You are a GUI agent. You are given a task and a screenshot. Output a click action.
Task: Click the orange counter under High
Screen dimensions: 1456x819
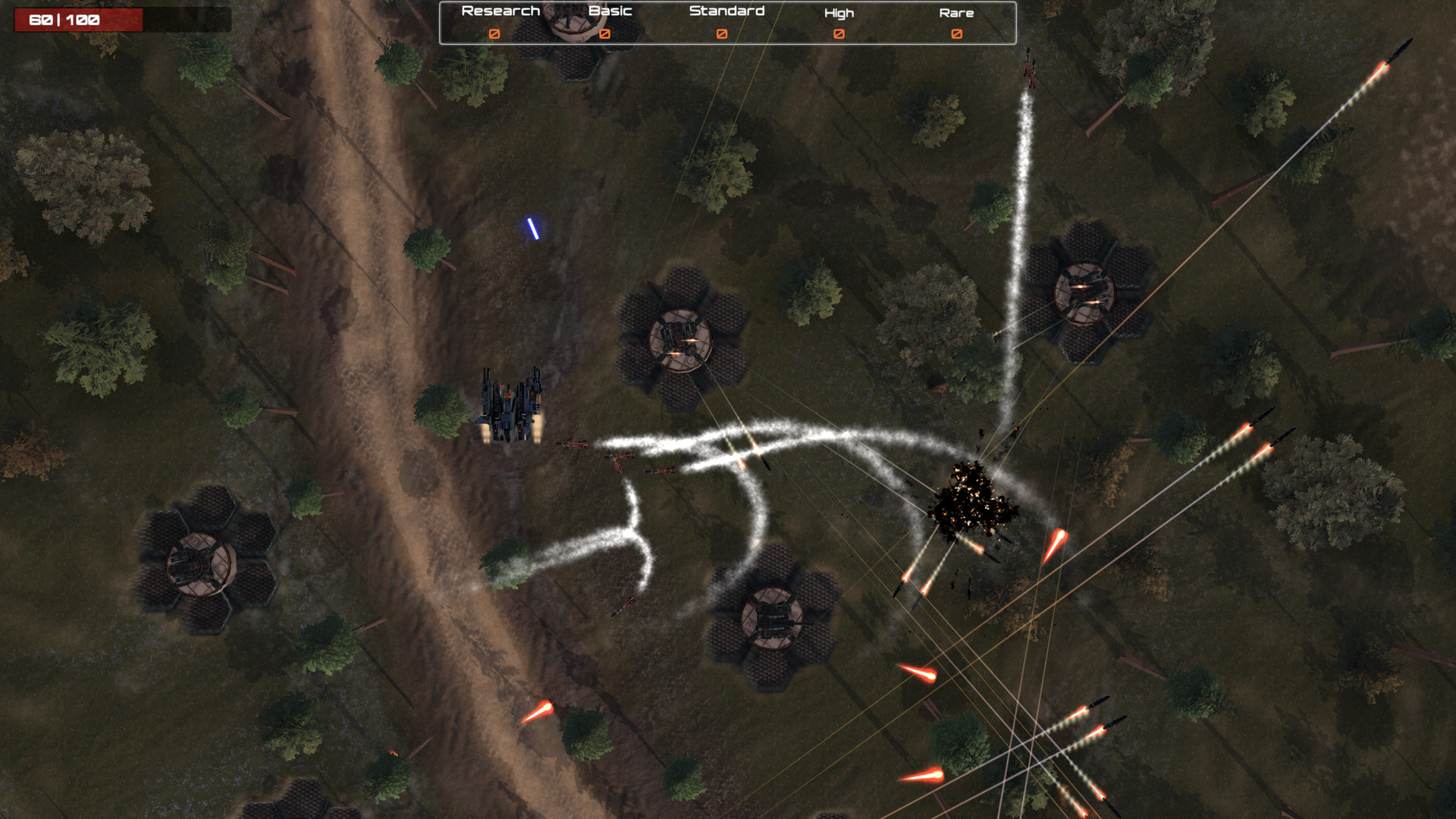coord(838,34)
